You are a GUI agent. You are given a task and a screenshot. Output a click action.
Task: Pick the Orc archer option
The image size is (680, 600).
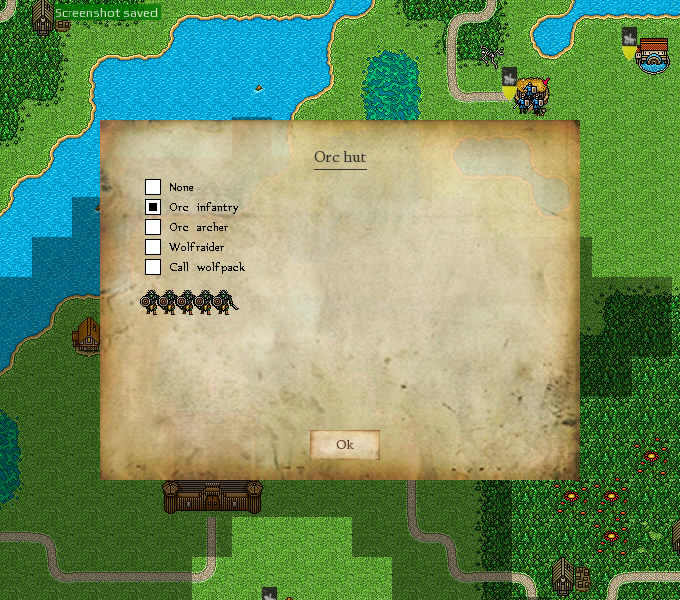click(x=153, y=227)
